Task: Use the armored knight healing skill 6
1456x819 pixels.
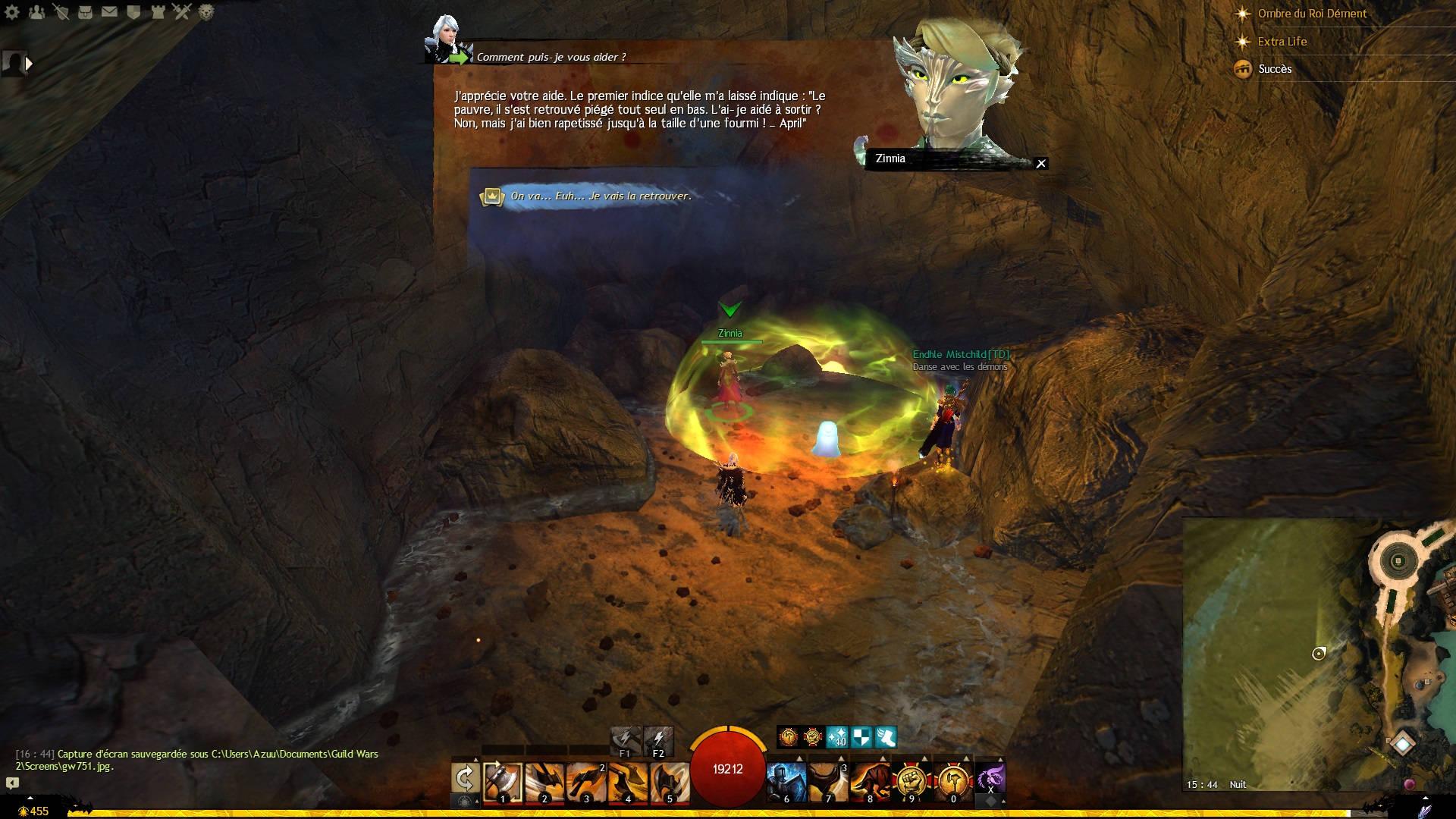Action: pos(786,781)
